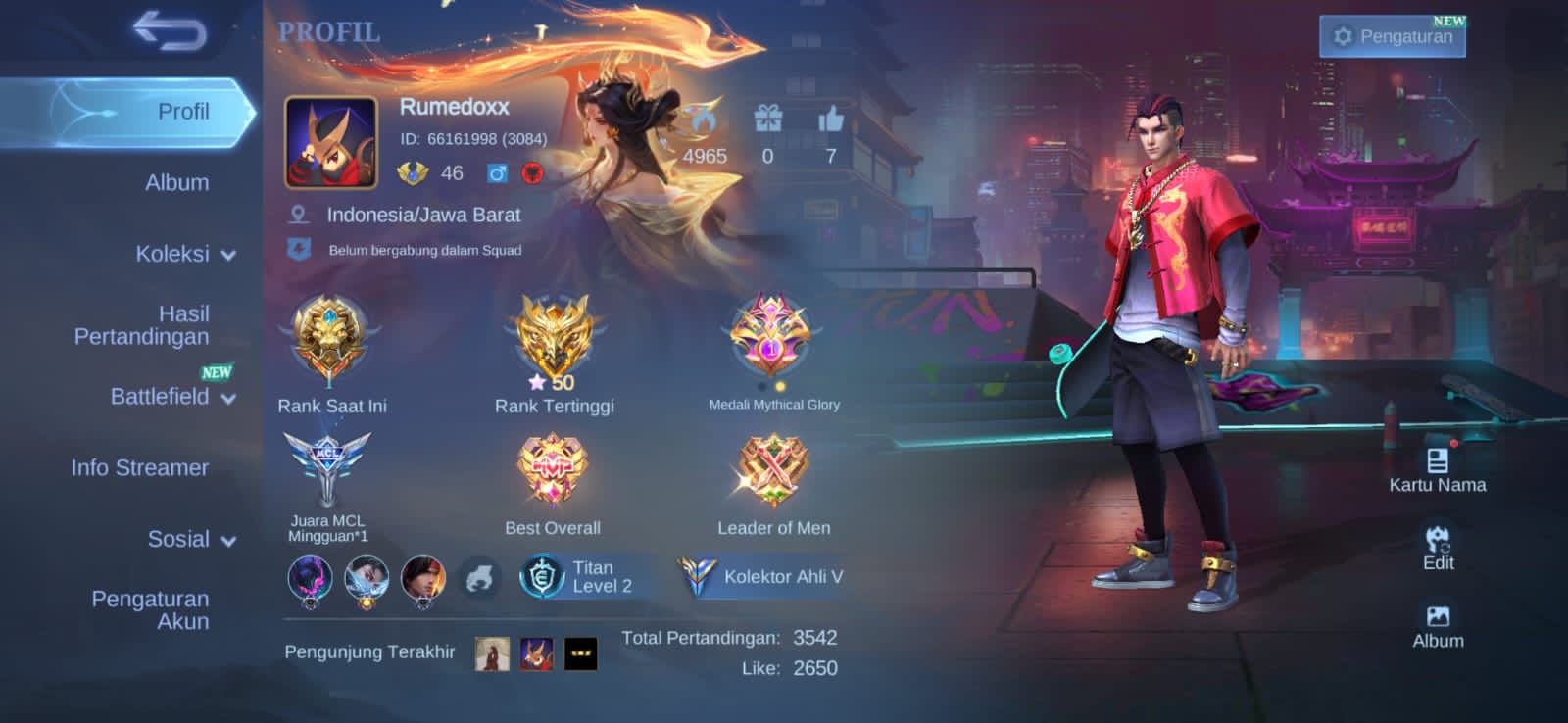Select the Profil tab
Screen dimensions: 1568x723
182,112
